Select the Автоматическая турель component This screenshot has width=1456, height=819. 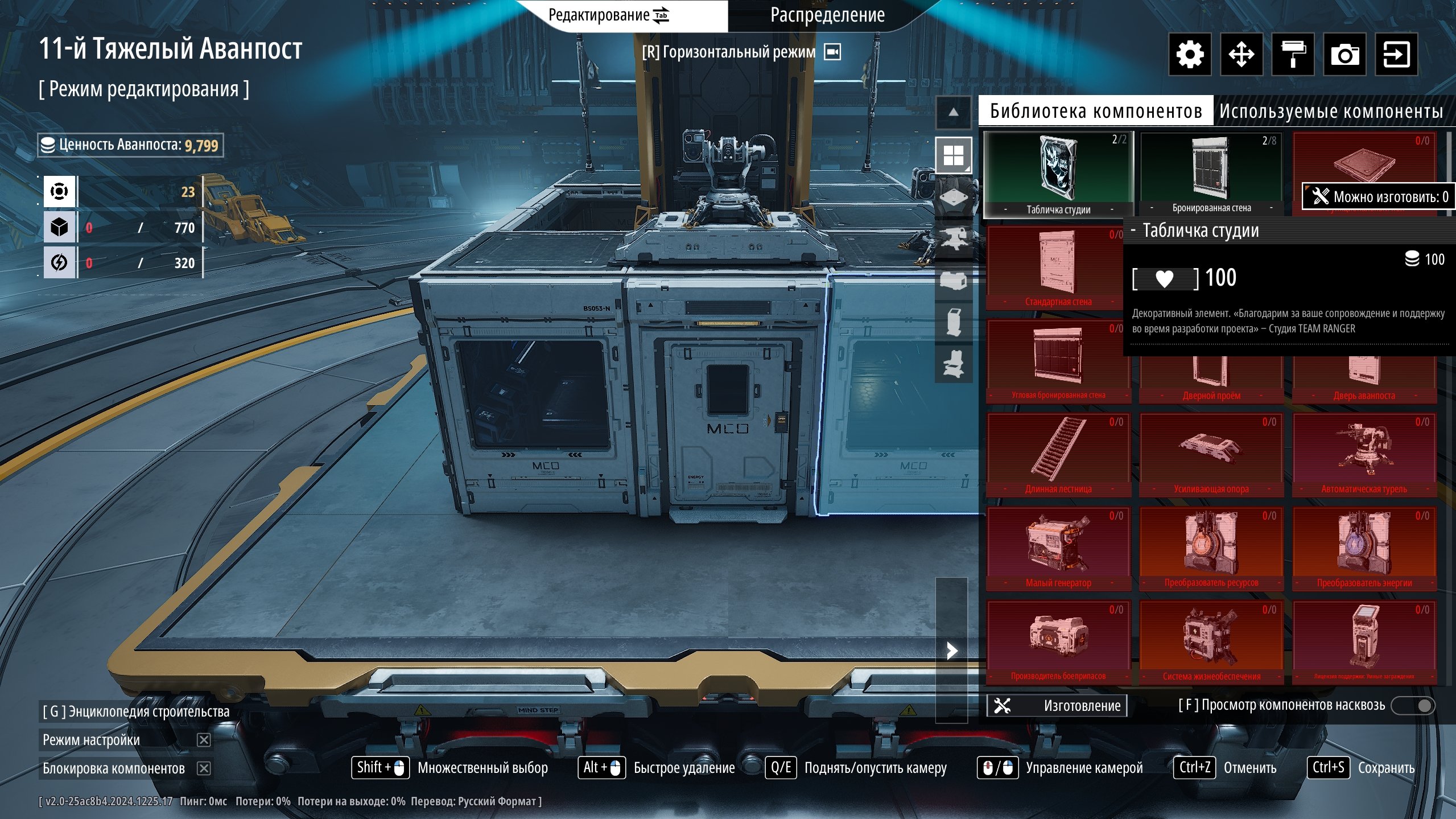[x=1364, y=454]
